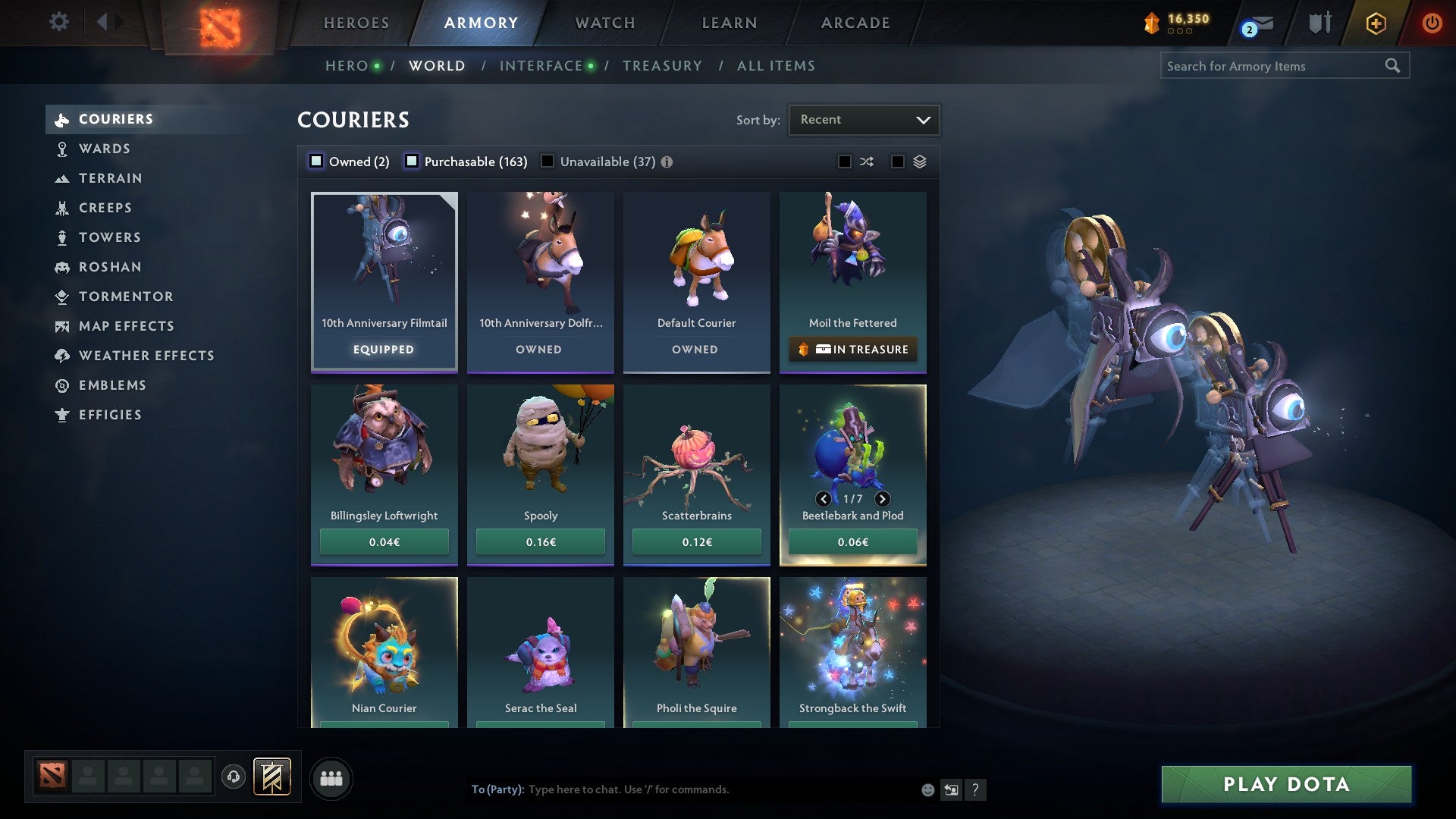Open the Armory shield and sword icon
The image size is (1456, 819).
[x=1319, y=23]
